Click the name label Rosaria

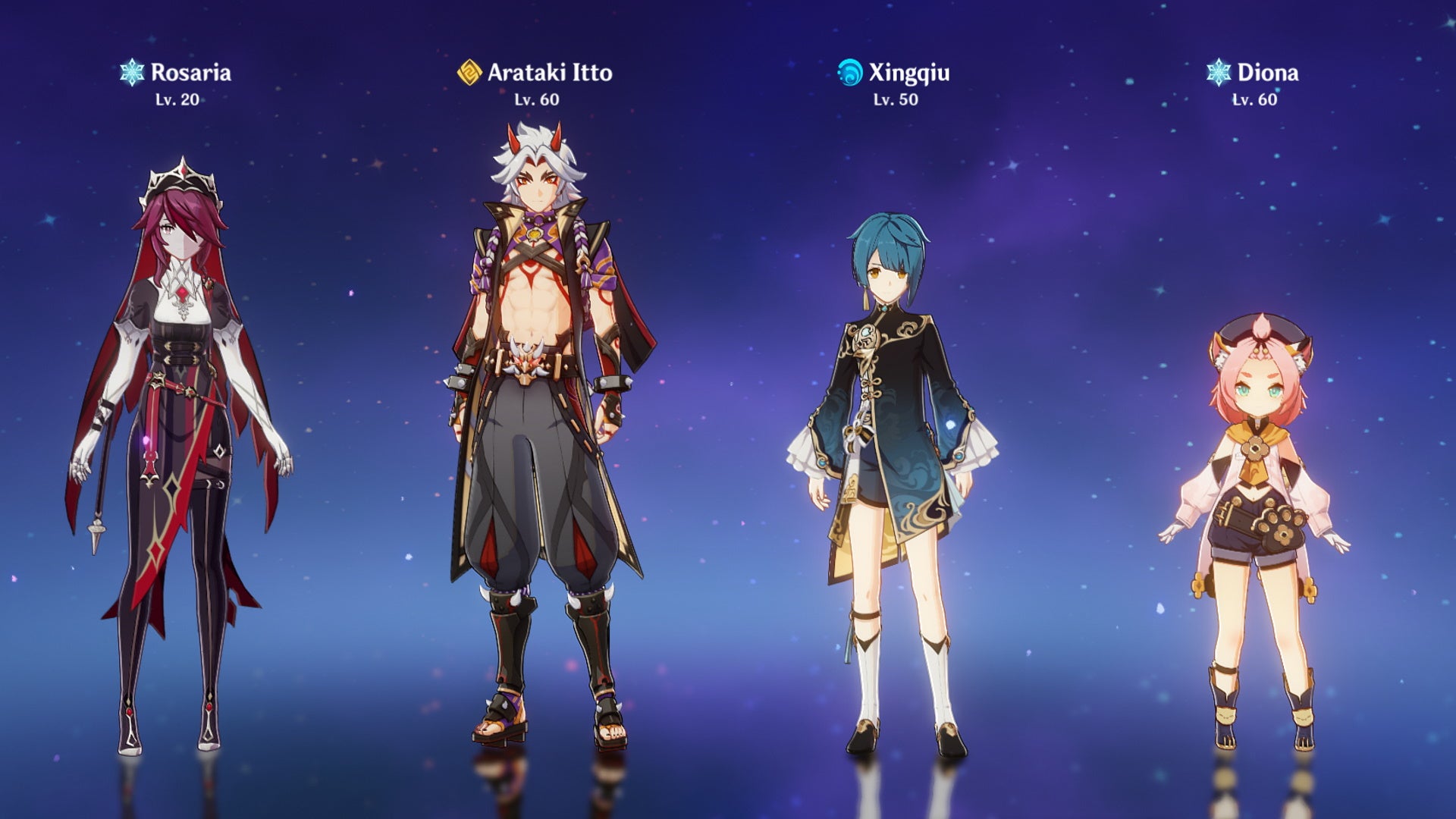pyautogui.click(x=192, y=73)
